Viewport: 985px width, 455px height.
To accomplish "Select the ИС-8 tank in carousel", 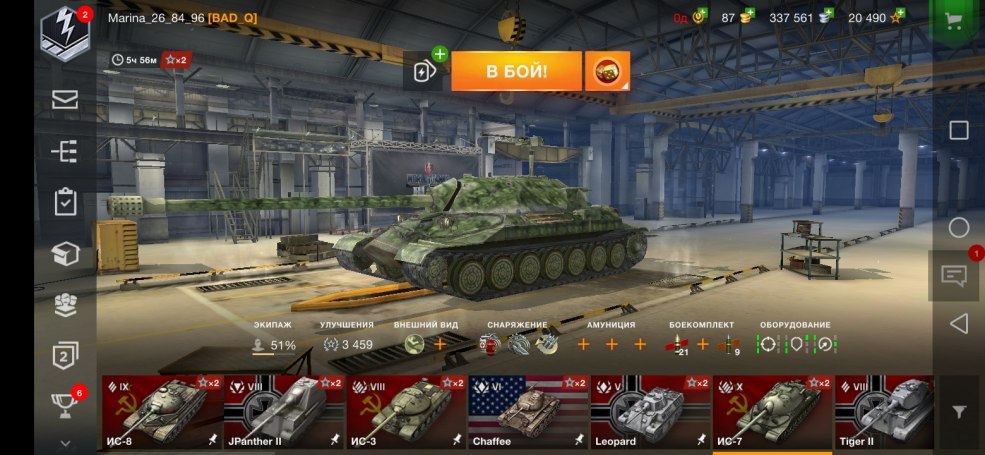I will tap(162, 412).
